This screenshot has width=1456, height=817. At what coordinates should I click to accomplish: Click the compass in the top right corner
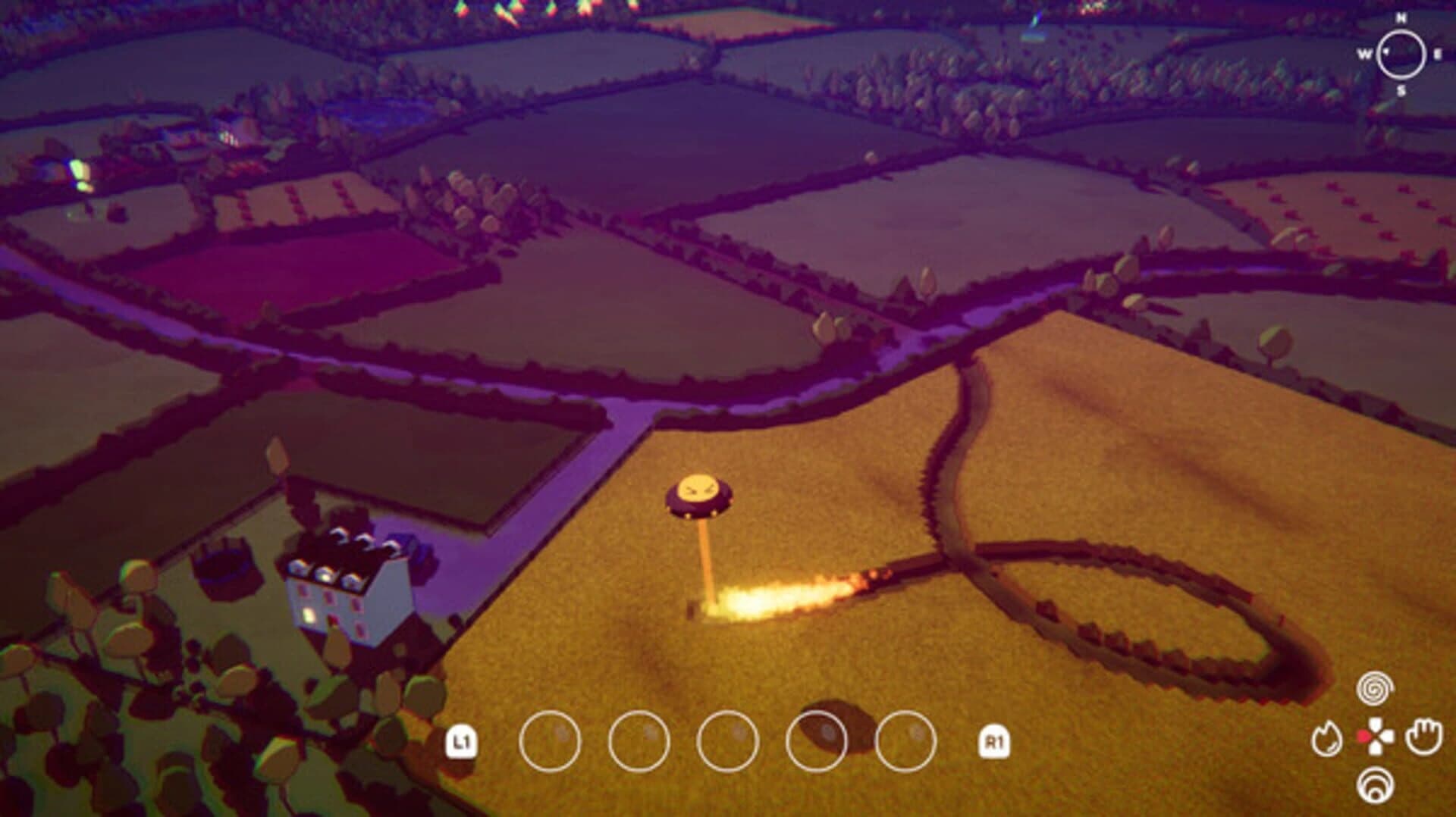point(1399,53)
